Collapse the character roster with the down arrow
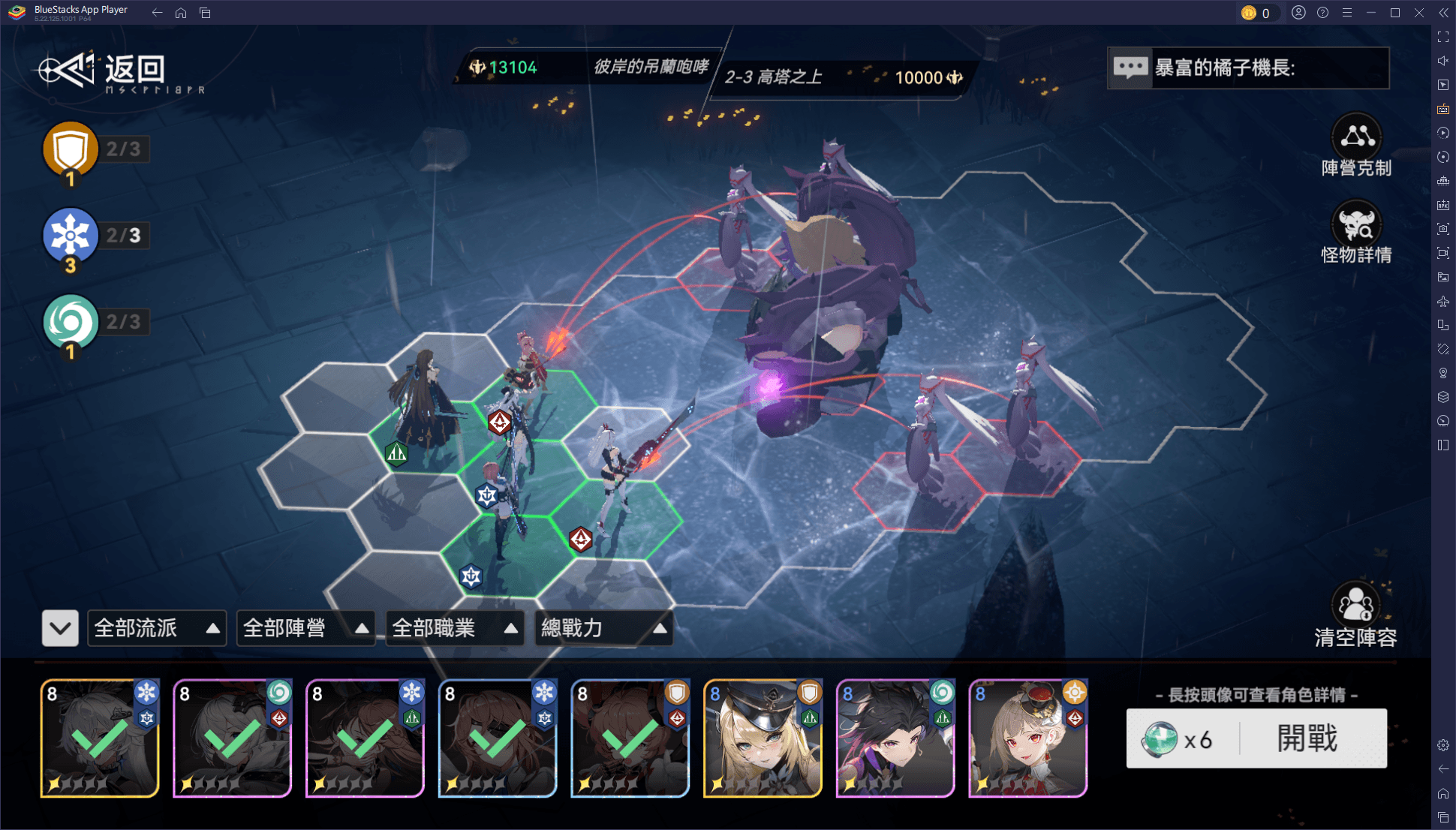The image size is (1456, 830). [60, 628]
